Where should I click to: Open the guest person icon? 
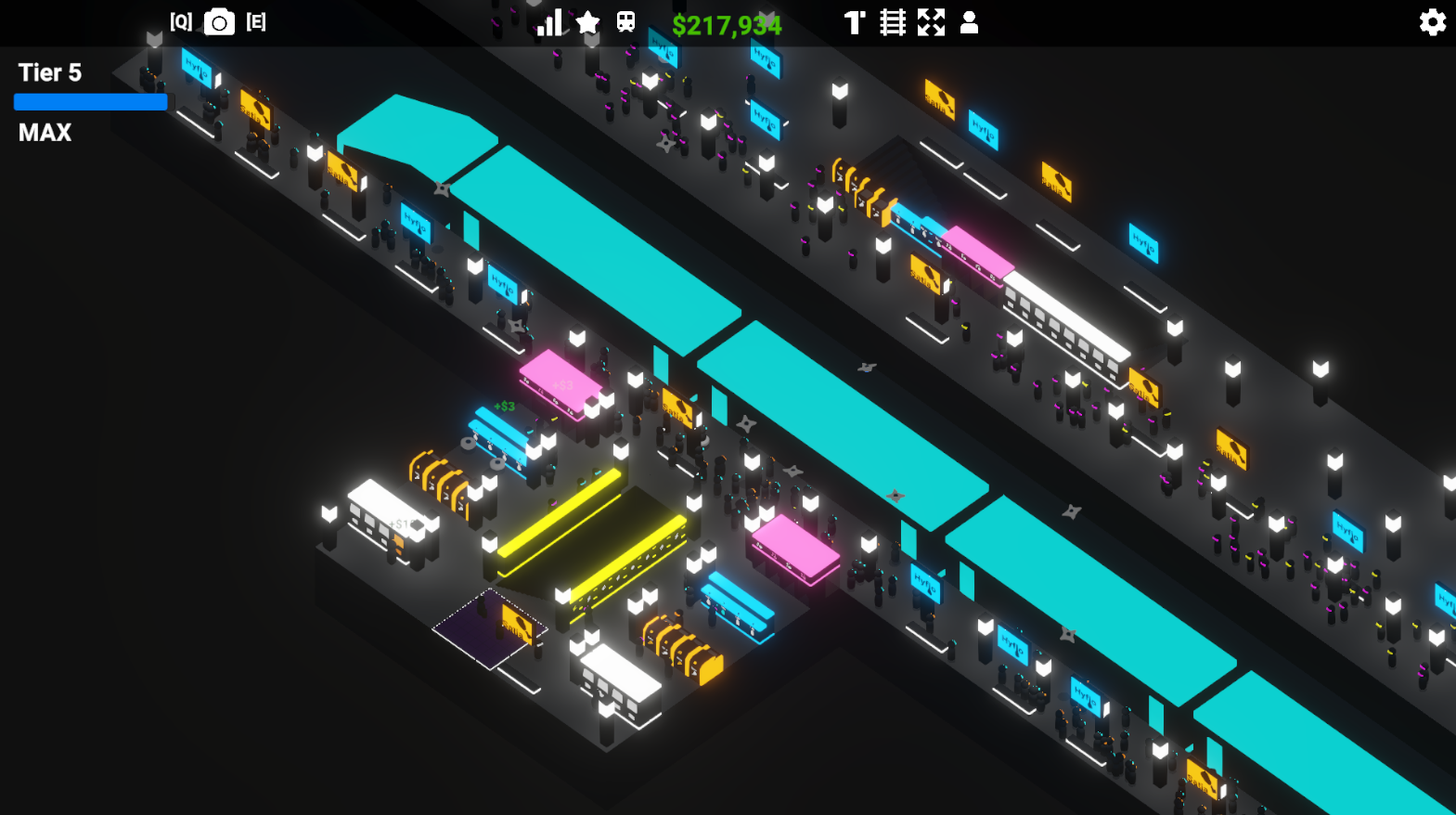[x=970, y=22]
